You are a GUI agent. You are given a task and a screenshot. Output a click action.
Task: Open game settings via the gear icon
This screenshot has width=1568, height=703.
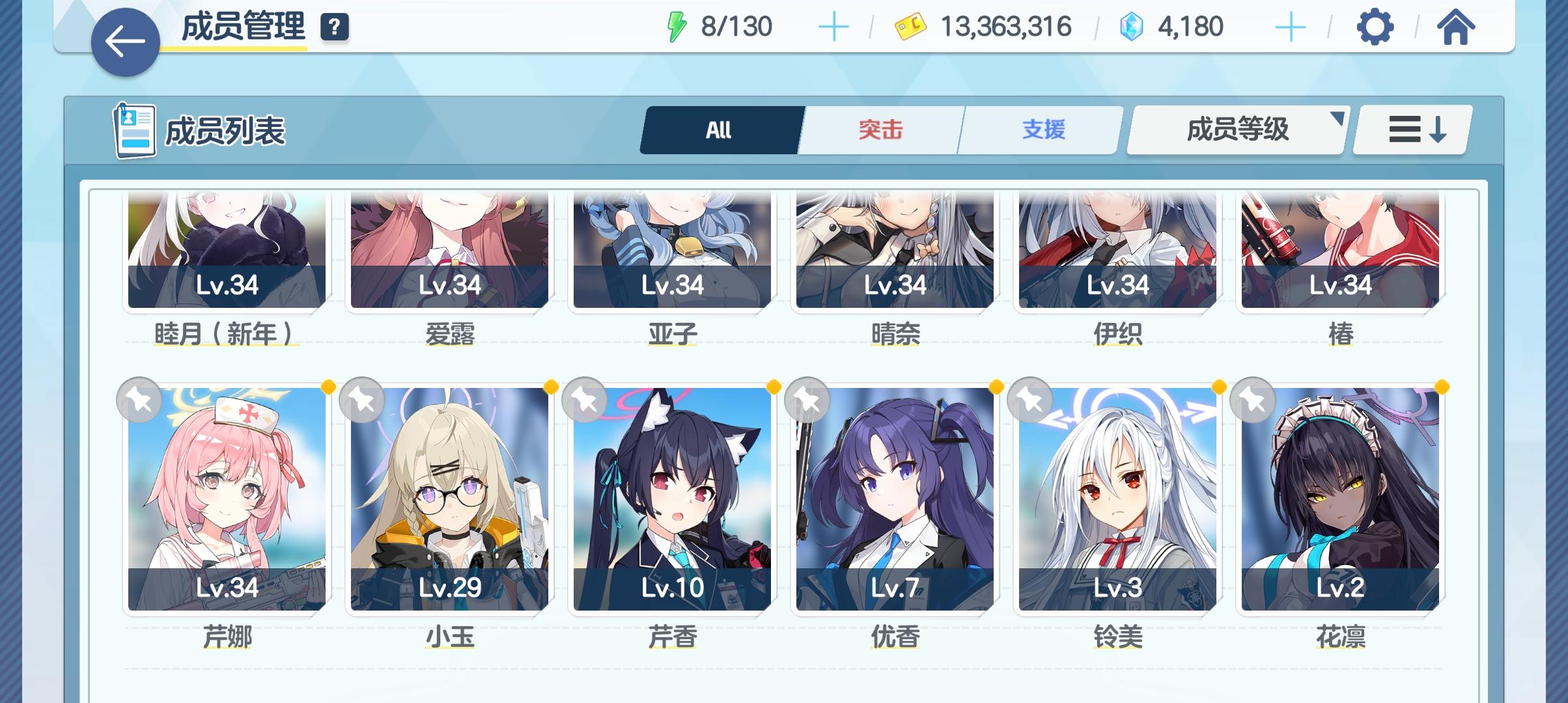click(1376, 27)
